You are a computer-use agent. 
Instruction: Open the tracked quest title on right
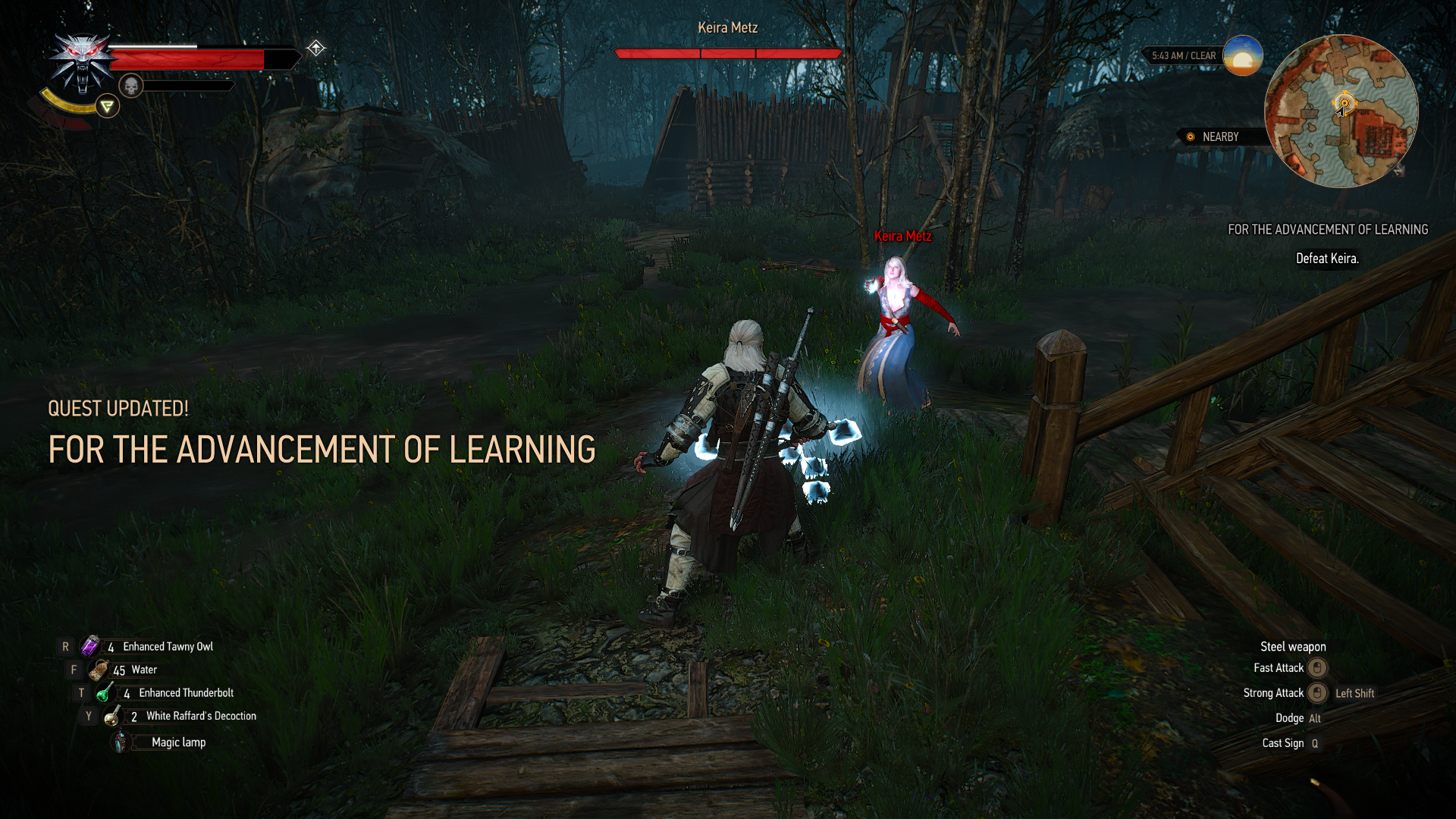(x=1327, y=230)
